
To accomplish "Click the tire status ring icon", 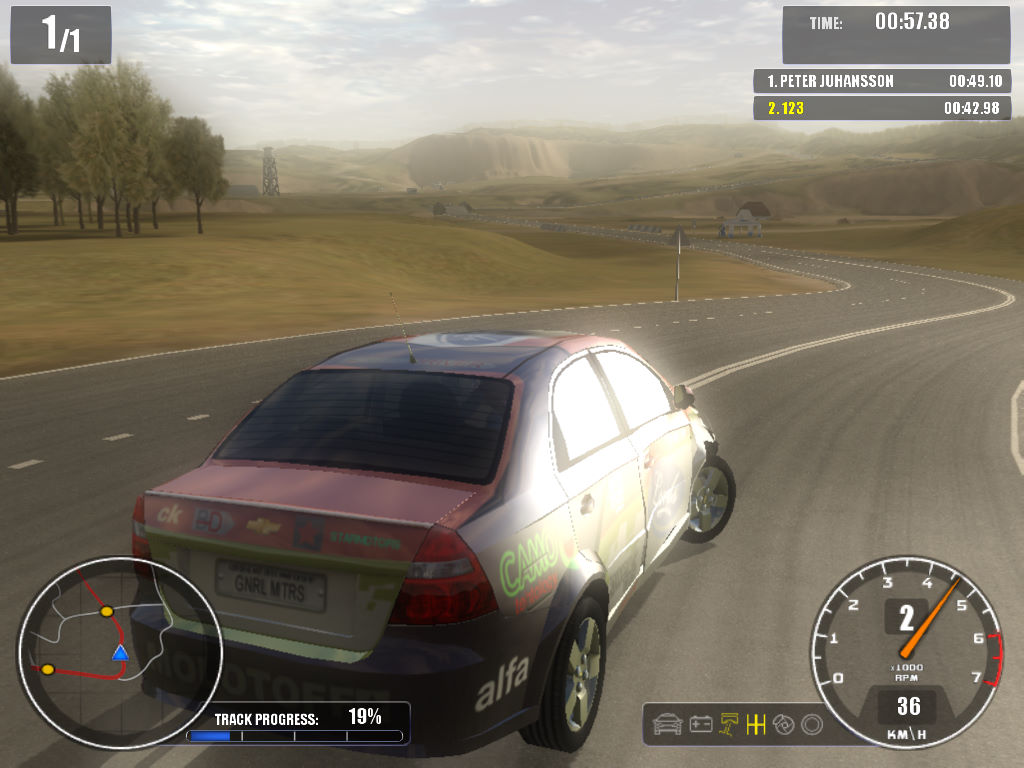I will 812,723.
